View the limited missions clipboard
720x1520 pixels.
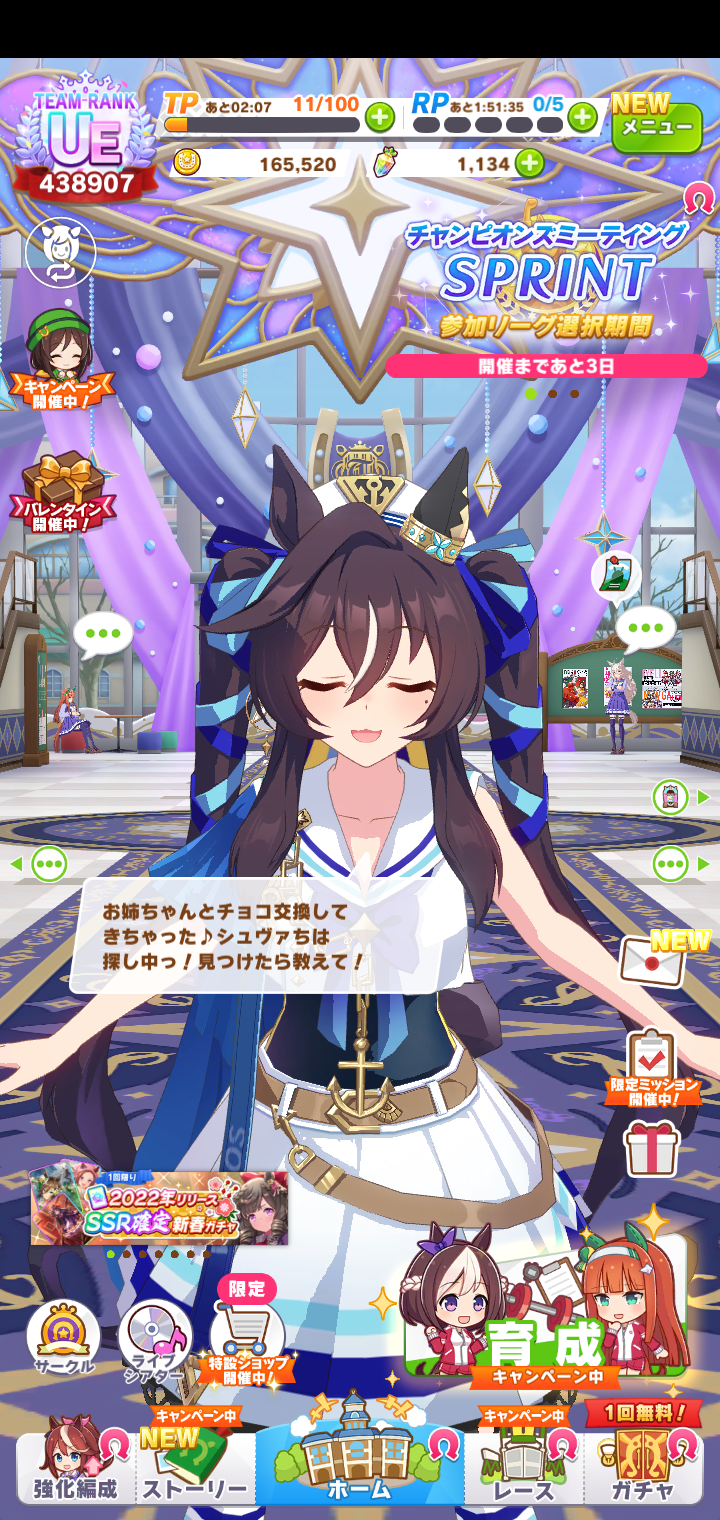tap(652, 1062)
